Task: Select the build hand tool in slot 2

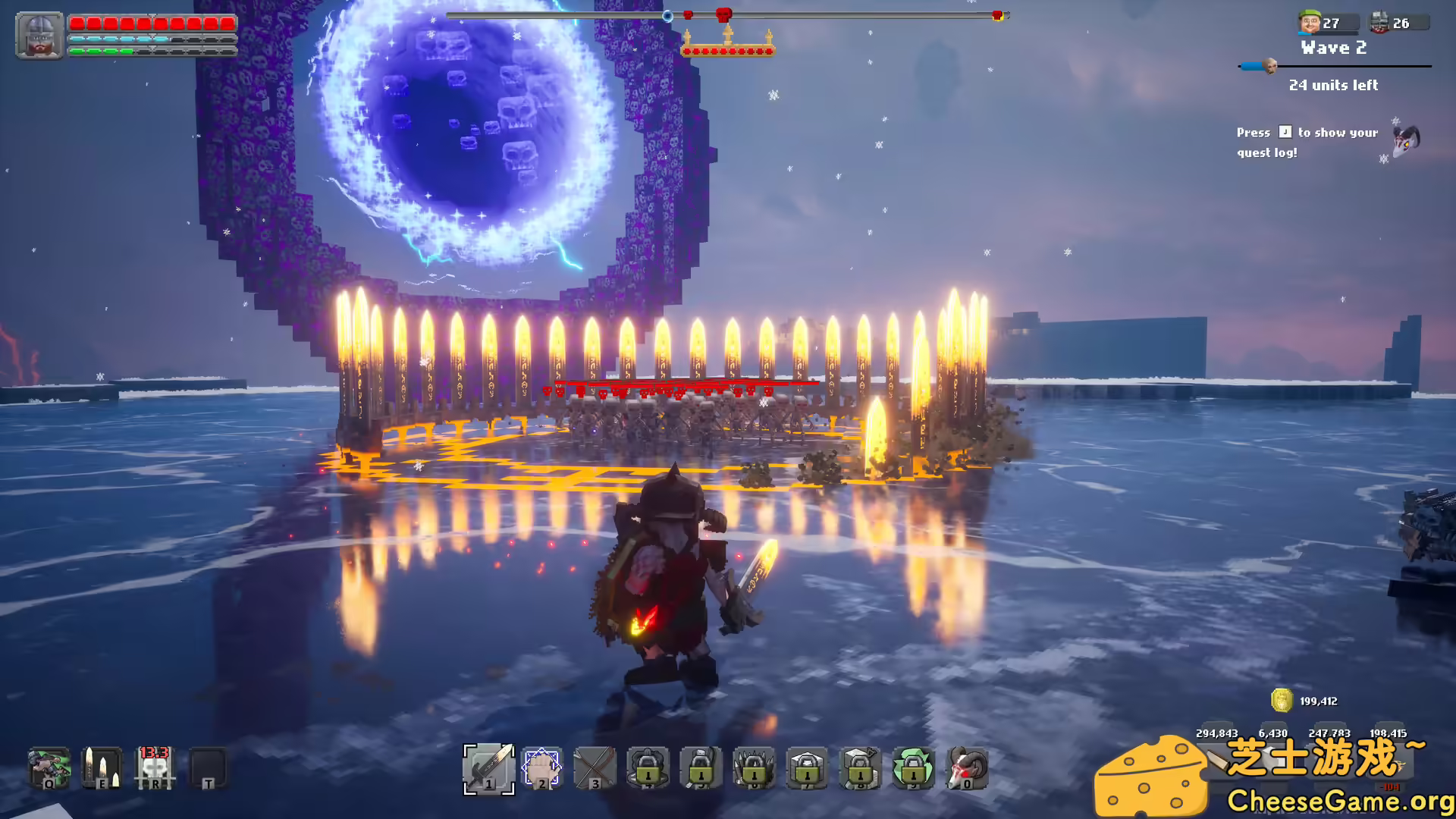Action: (540, 770)
